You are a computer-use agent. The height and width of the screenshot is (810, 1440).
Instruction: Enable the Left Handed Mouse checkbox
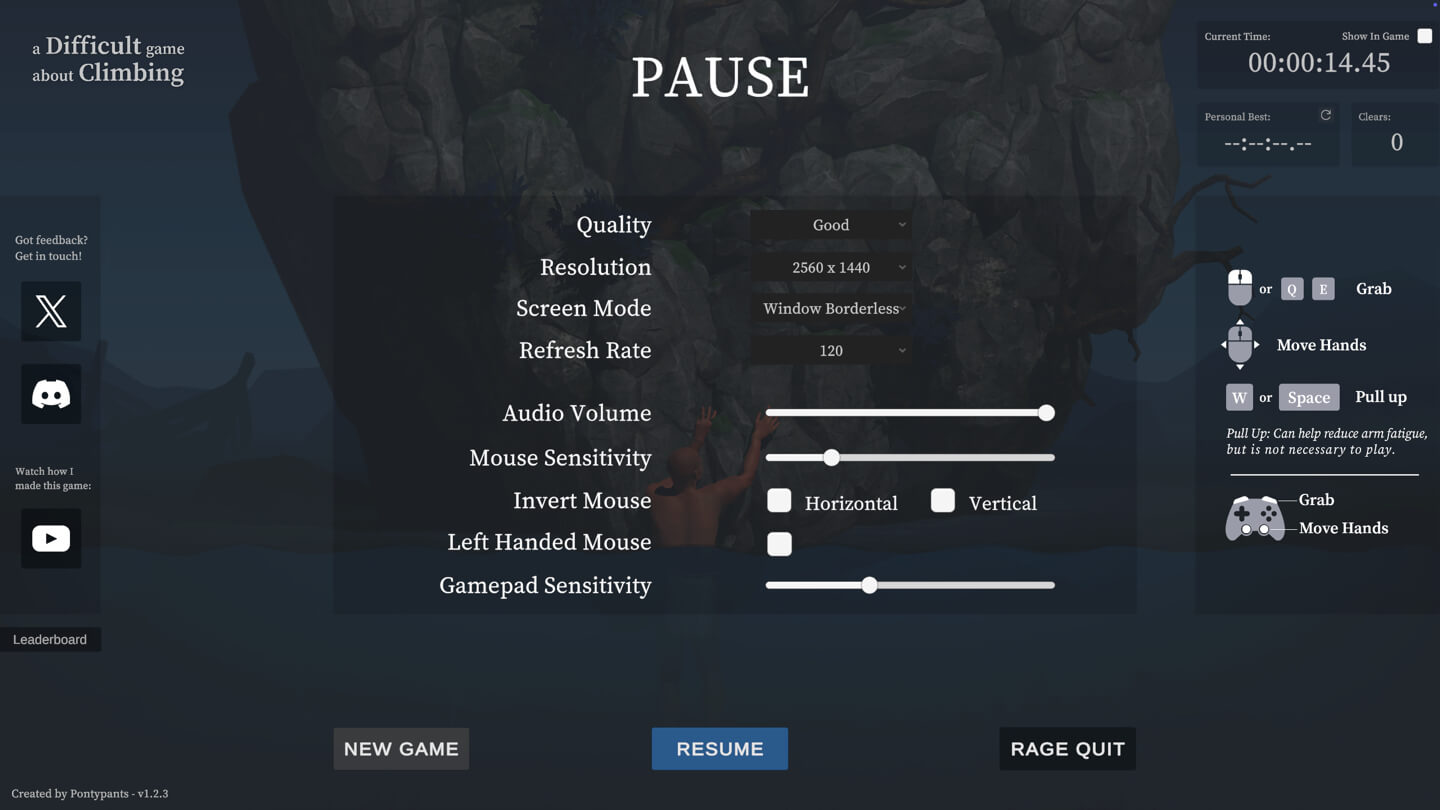tap(779, 543)
